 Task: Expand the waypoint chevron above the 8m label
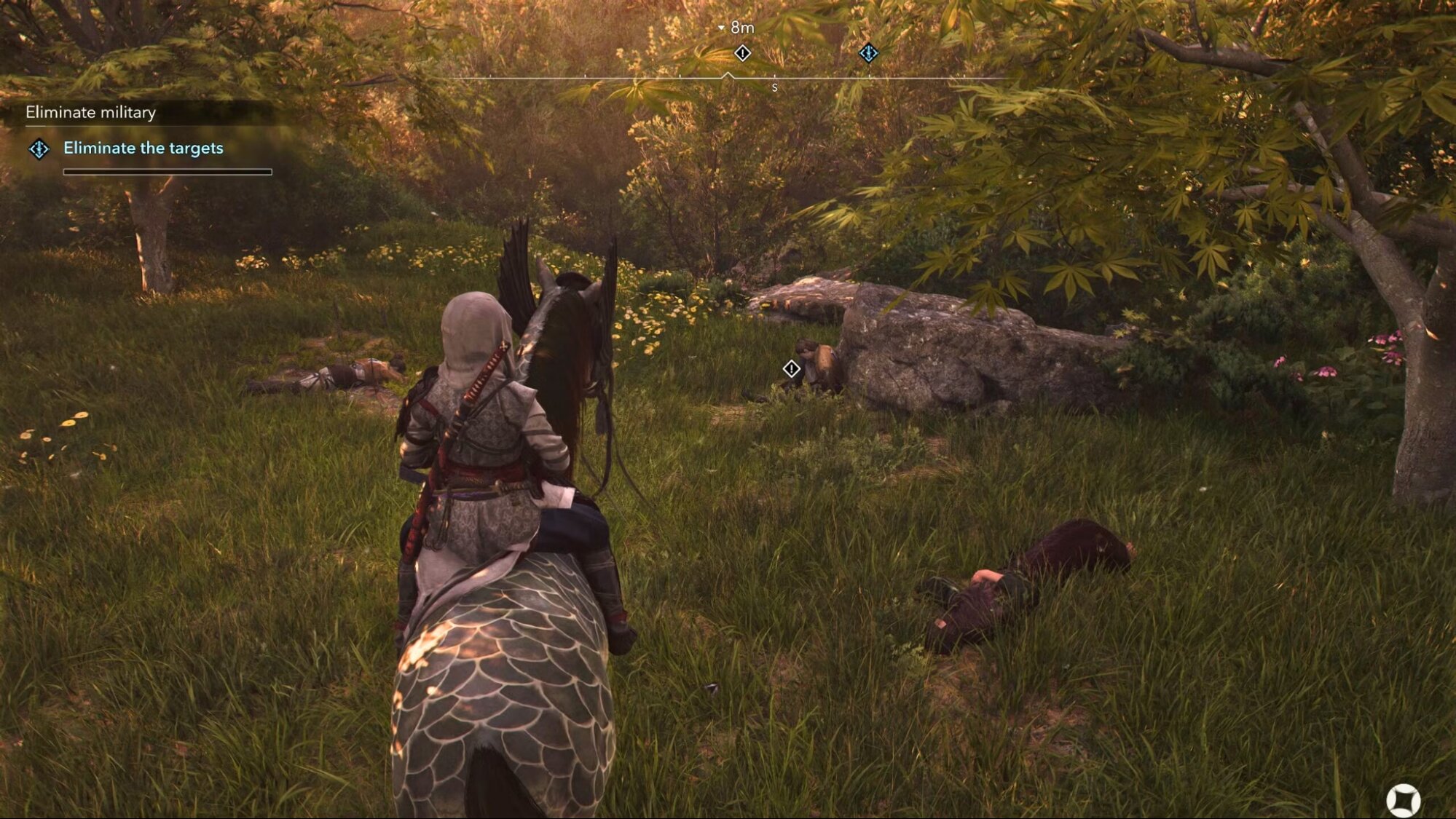pyautogui.click(x=721, y=27)
